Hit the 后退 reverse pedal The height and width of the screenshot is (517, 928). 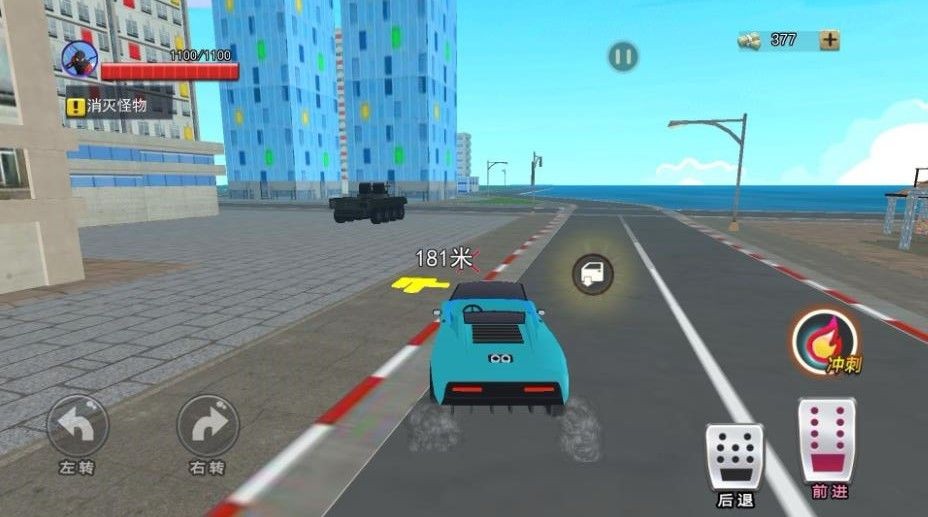pyautogui.click(x=734, y=457)
